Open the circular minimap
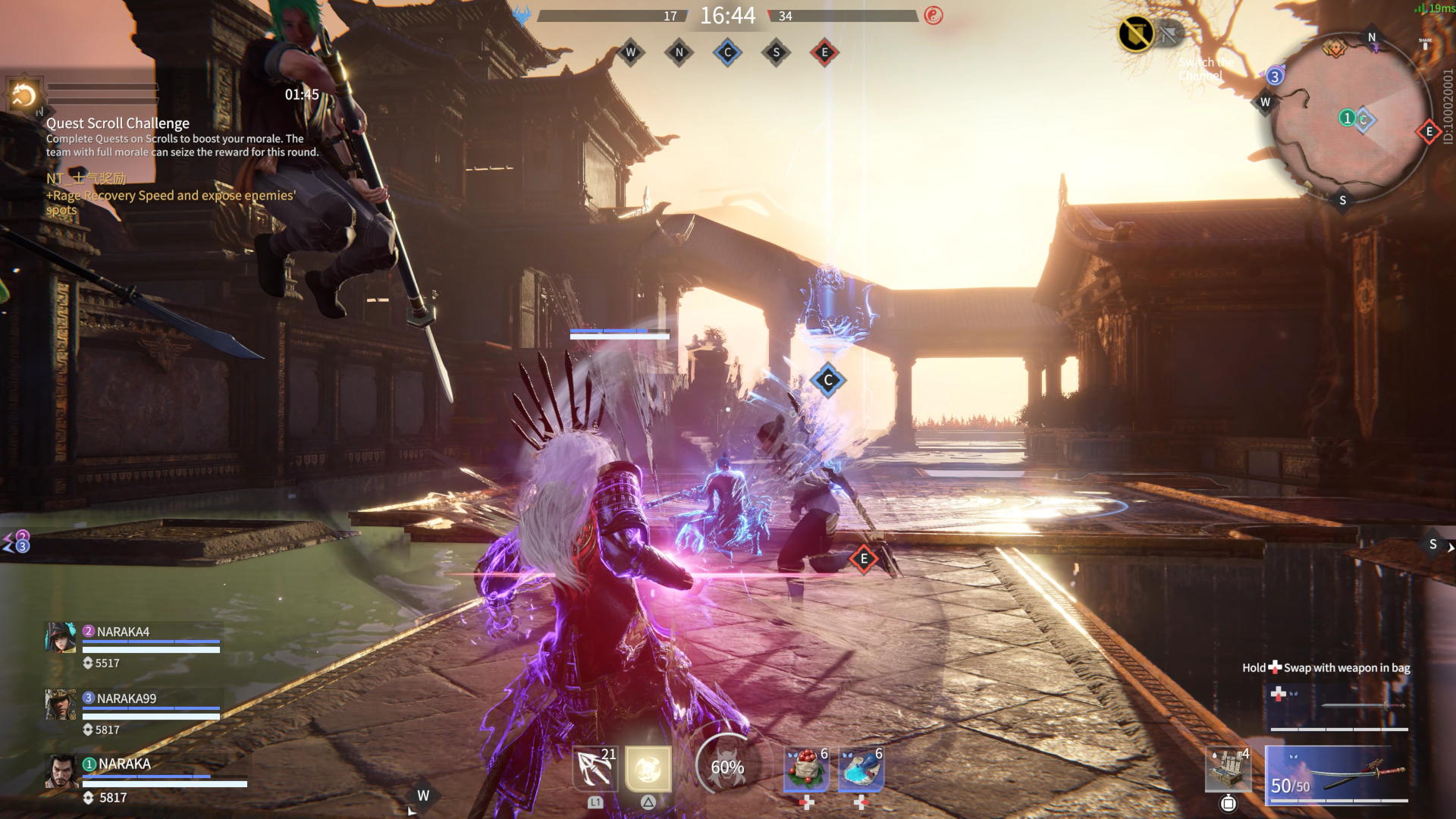1456x819 pixels. tap(1347, 118)
